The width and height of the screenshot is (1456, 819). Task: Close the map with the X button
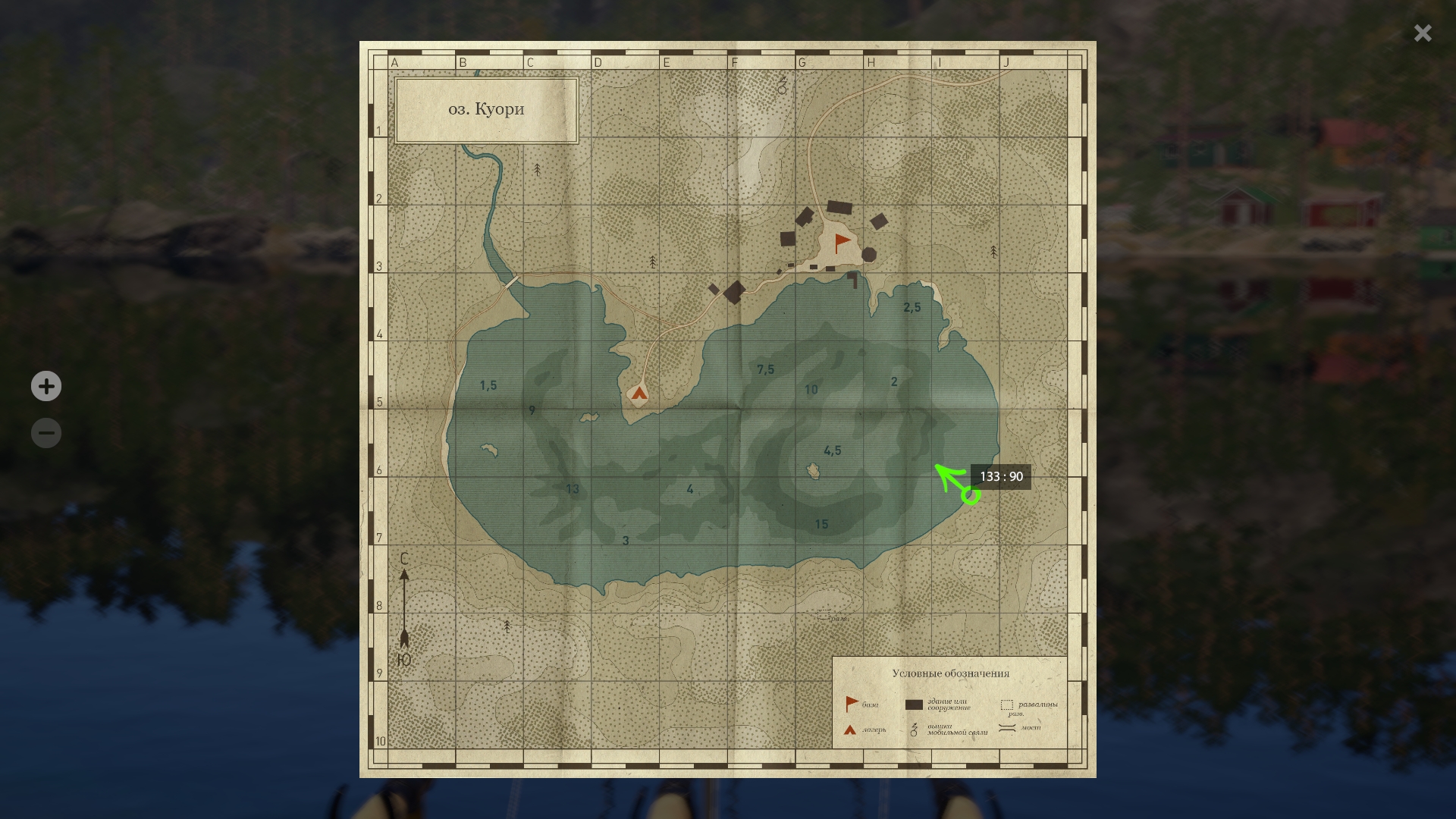(1422, 33)
